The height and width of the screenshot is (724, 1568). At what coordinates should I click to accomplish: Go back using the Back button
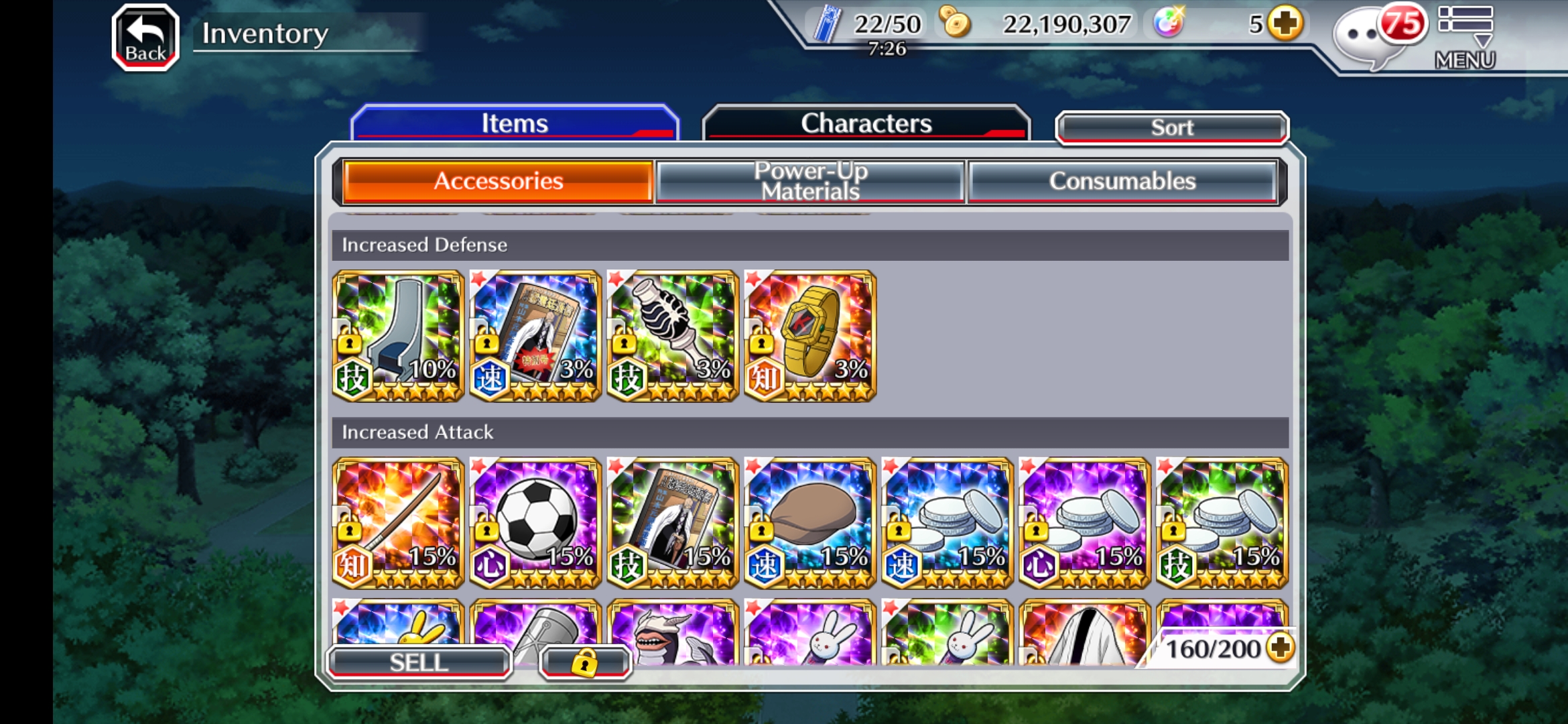pos(145,38)
